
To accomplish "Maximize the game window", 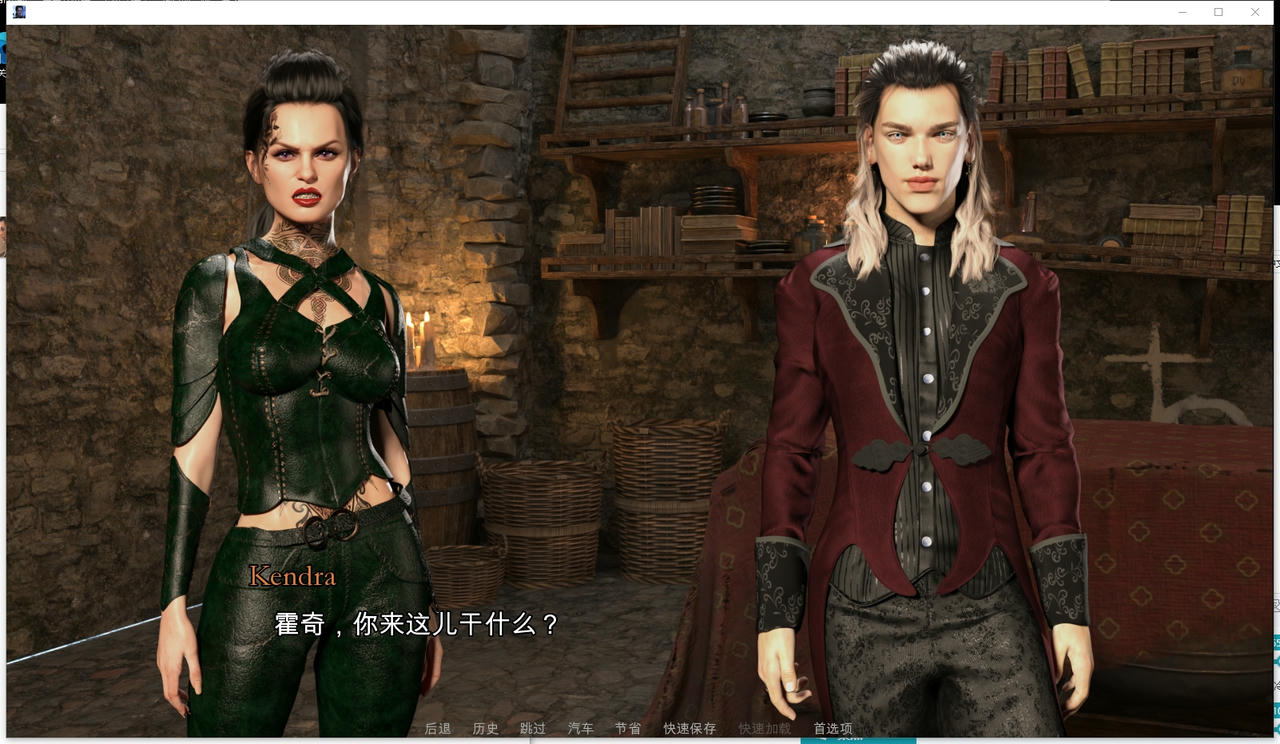I will click(1217, 11).
